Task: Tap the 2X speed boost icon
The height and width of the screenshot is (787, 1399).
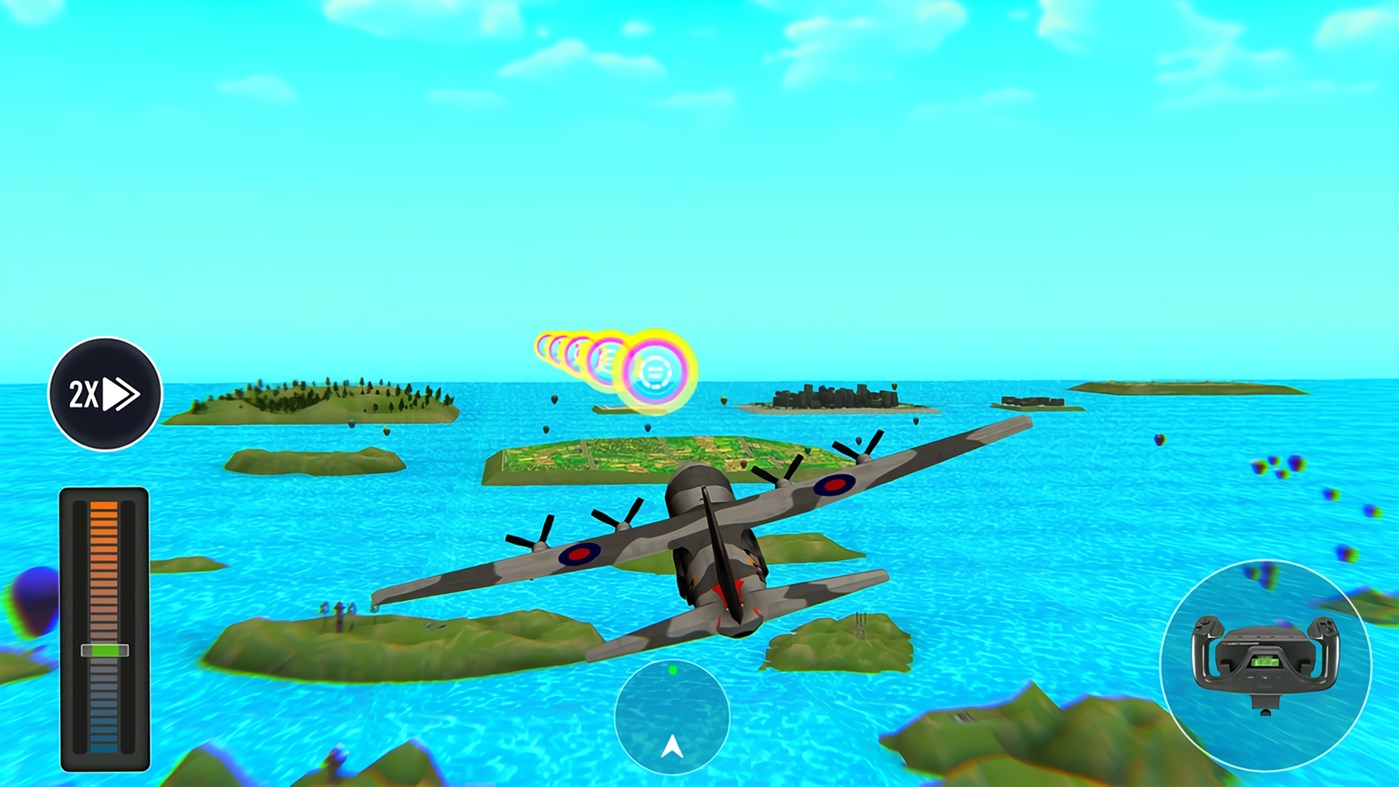Action: 103,392
